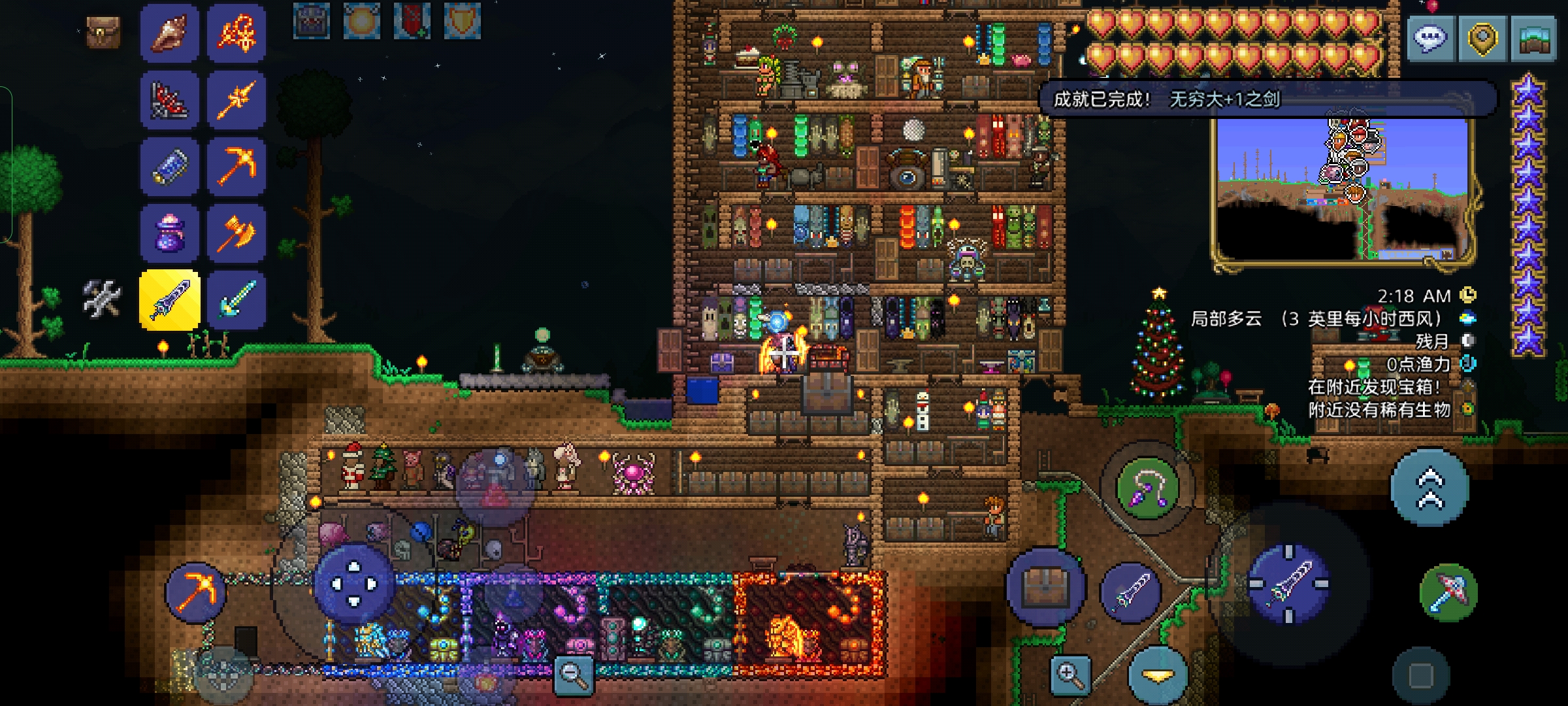
Task: Zoom in with the plus magnifier
Action: pos(1070,674)
